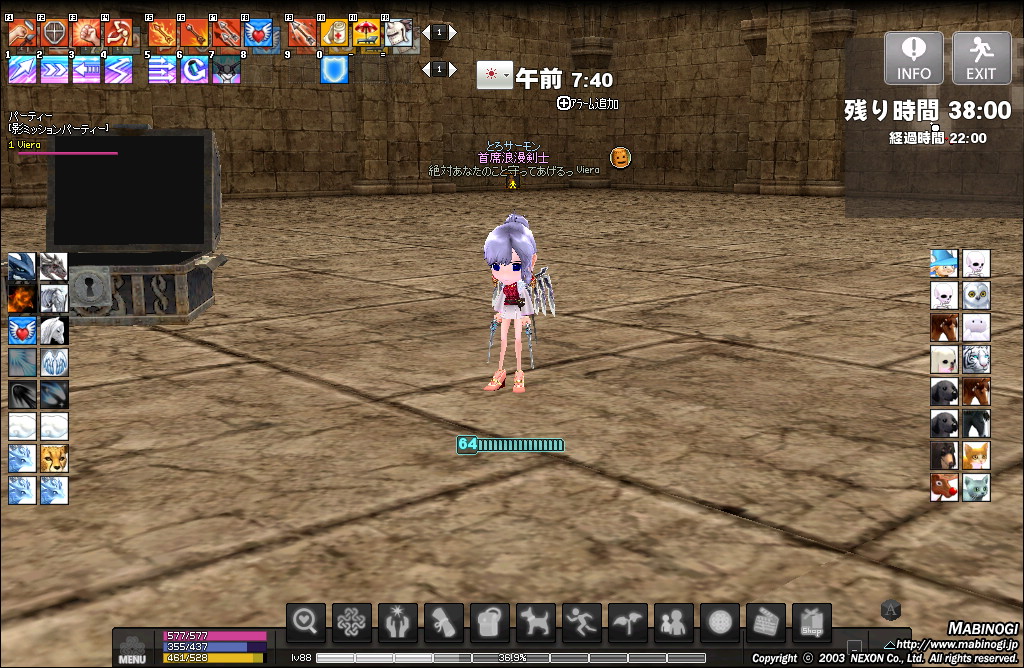Select the white tiger pet icon

coord(976,359)
